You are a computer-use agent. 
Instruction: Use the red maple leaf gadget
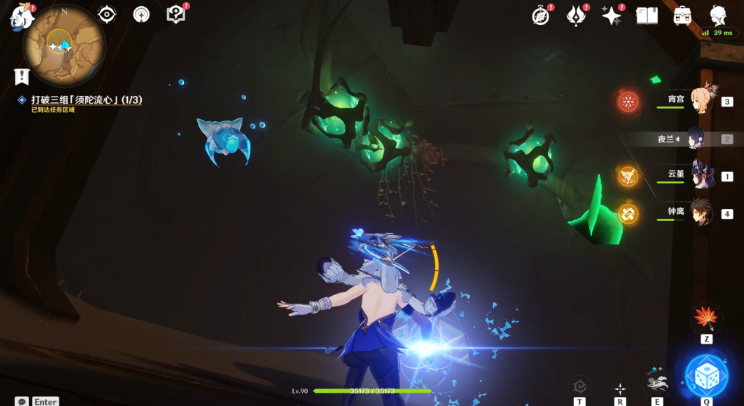(706, 318)
